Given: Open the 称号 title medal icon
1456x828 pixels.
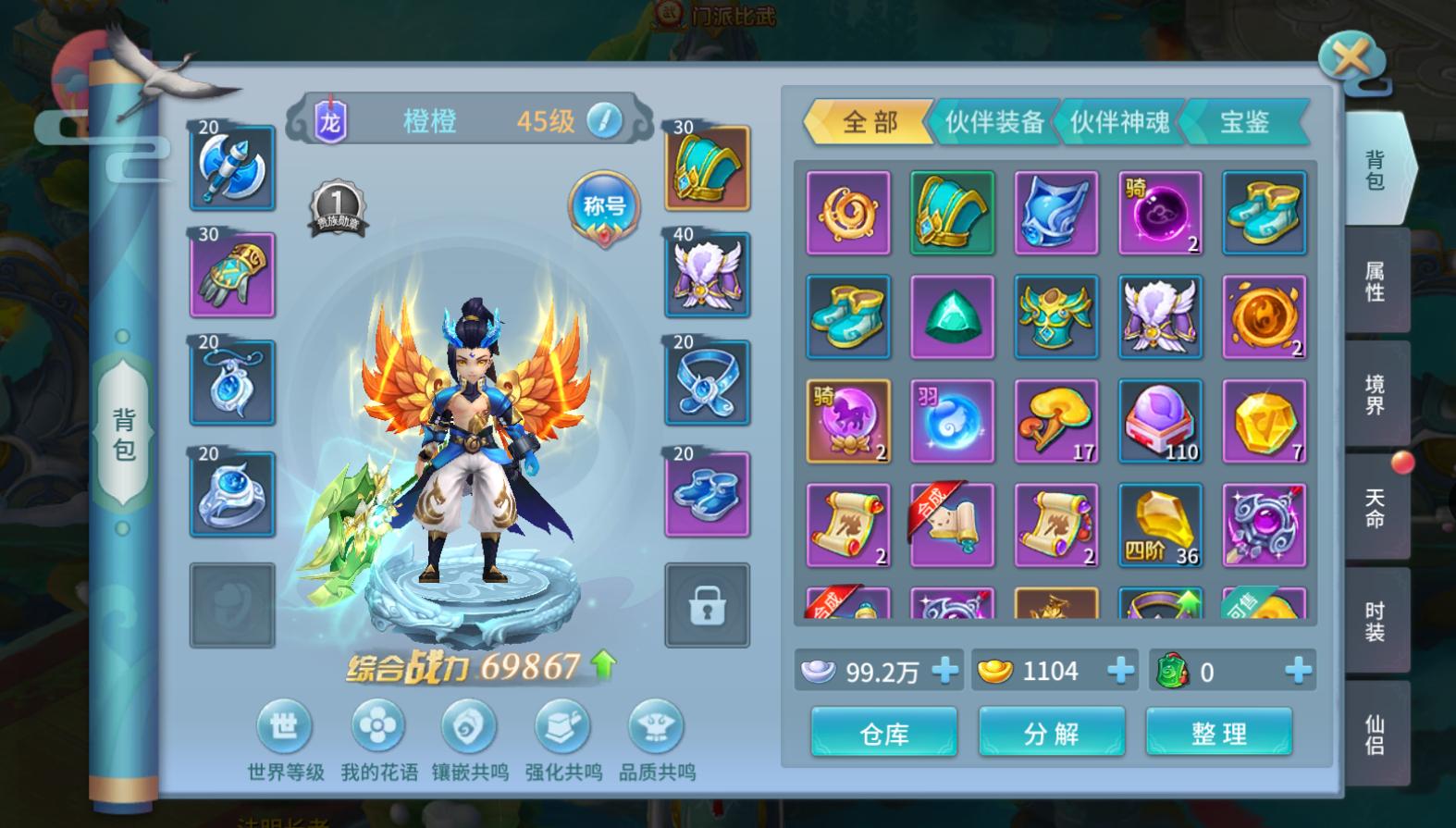Looking at the screenshot, I should [602, 207].
